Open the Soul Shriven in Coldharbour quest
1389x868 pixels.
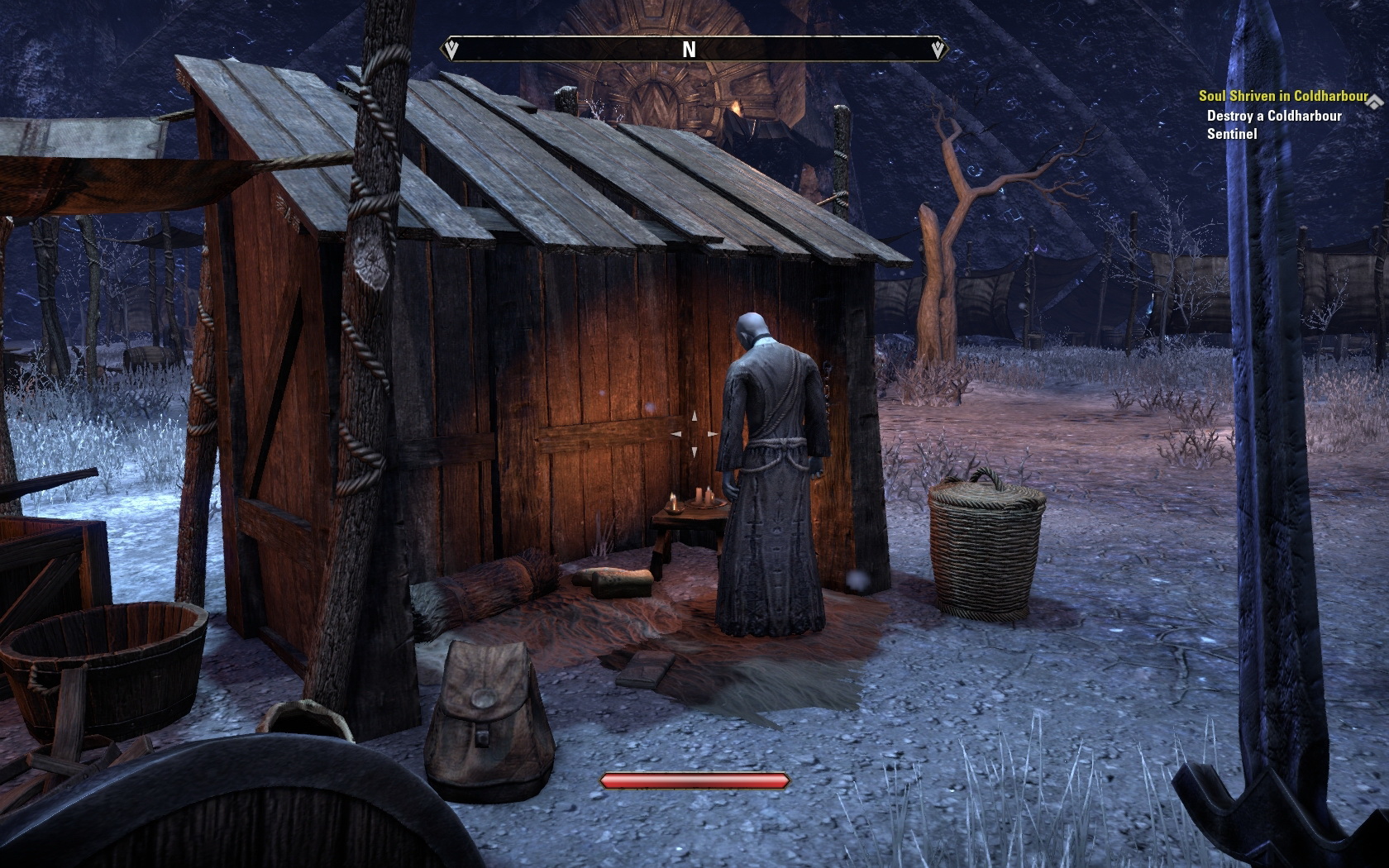(1282, 97)
